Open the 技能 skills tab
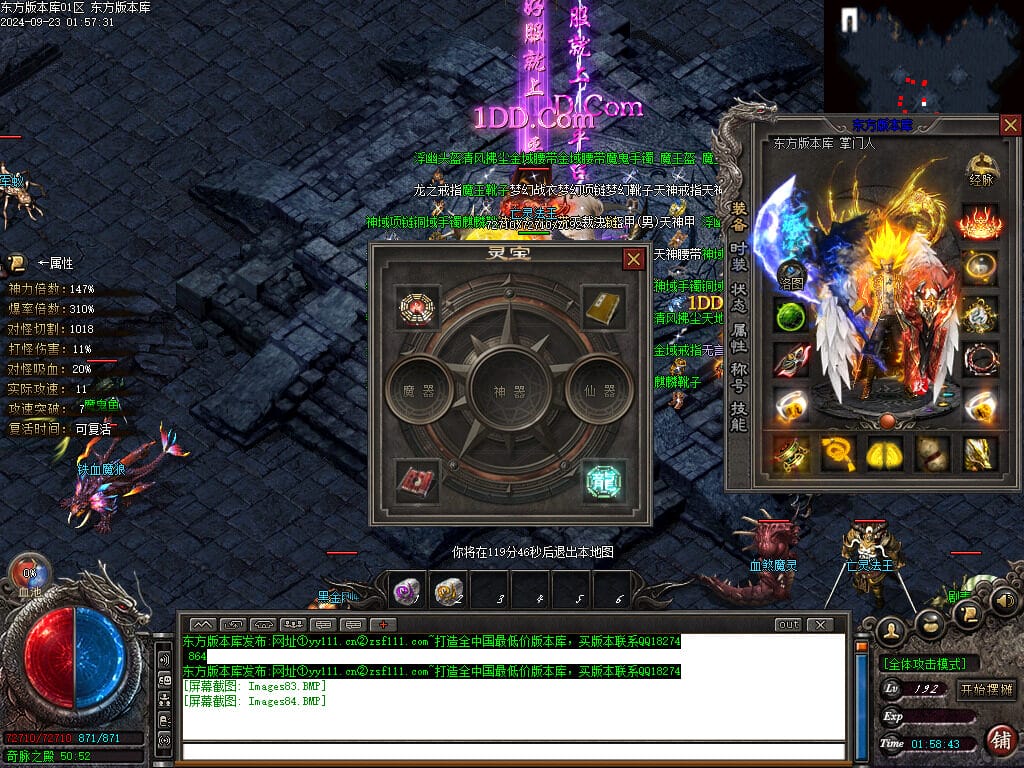The image size is (1024, 768). (x=739, y=417)
